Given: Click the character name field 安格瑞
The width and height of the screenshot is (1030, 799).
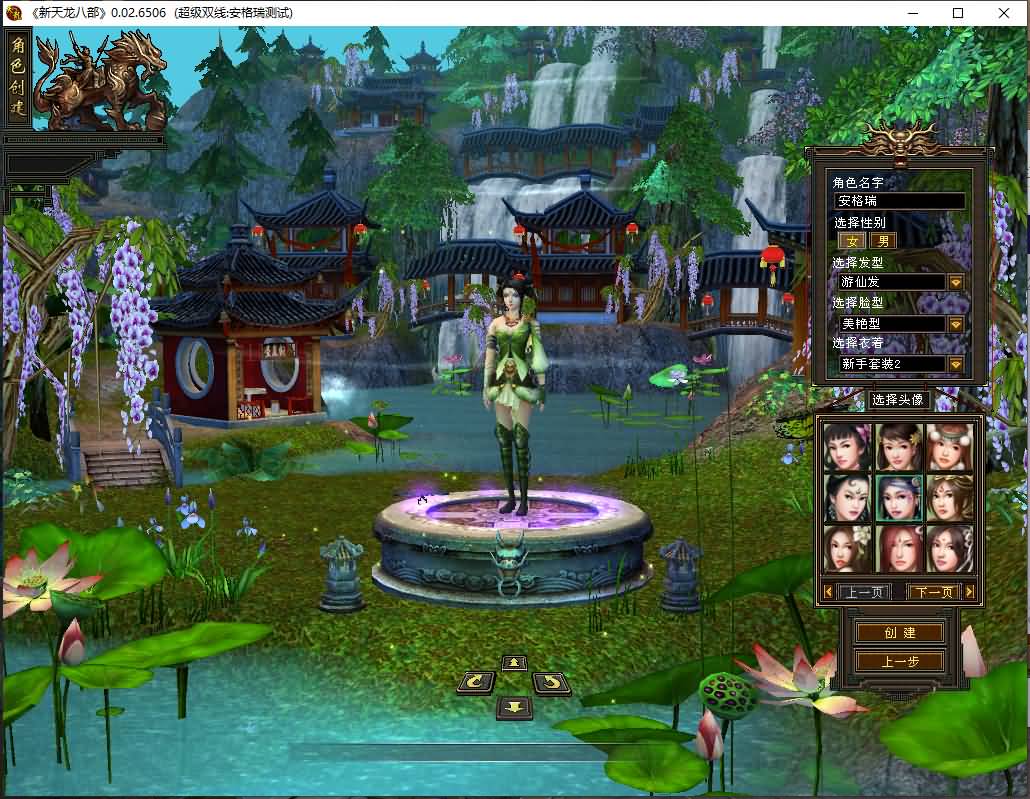Looking at the screenshot, I should pos(899,201).
